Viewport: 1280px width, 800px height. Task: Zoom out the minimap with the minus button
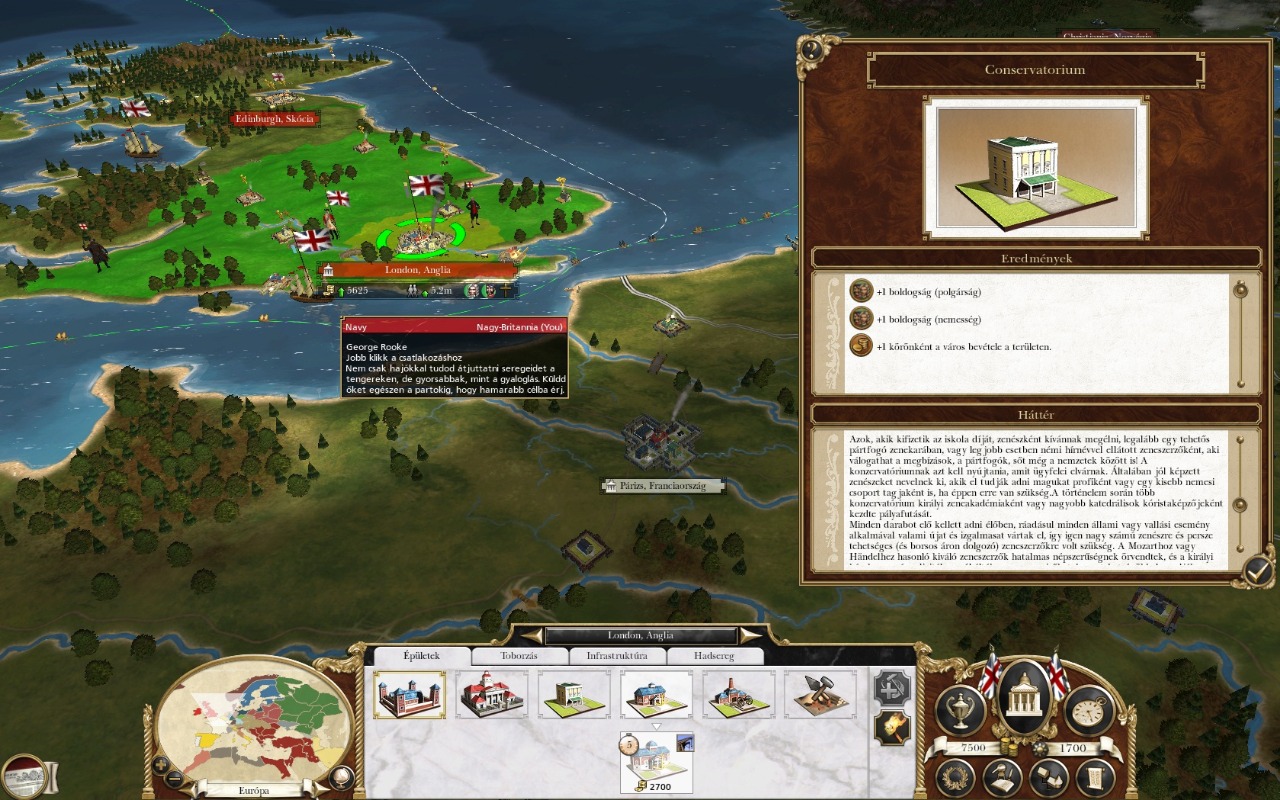176,778
